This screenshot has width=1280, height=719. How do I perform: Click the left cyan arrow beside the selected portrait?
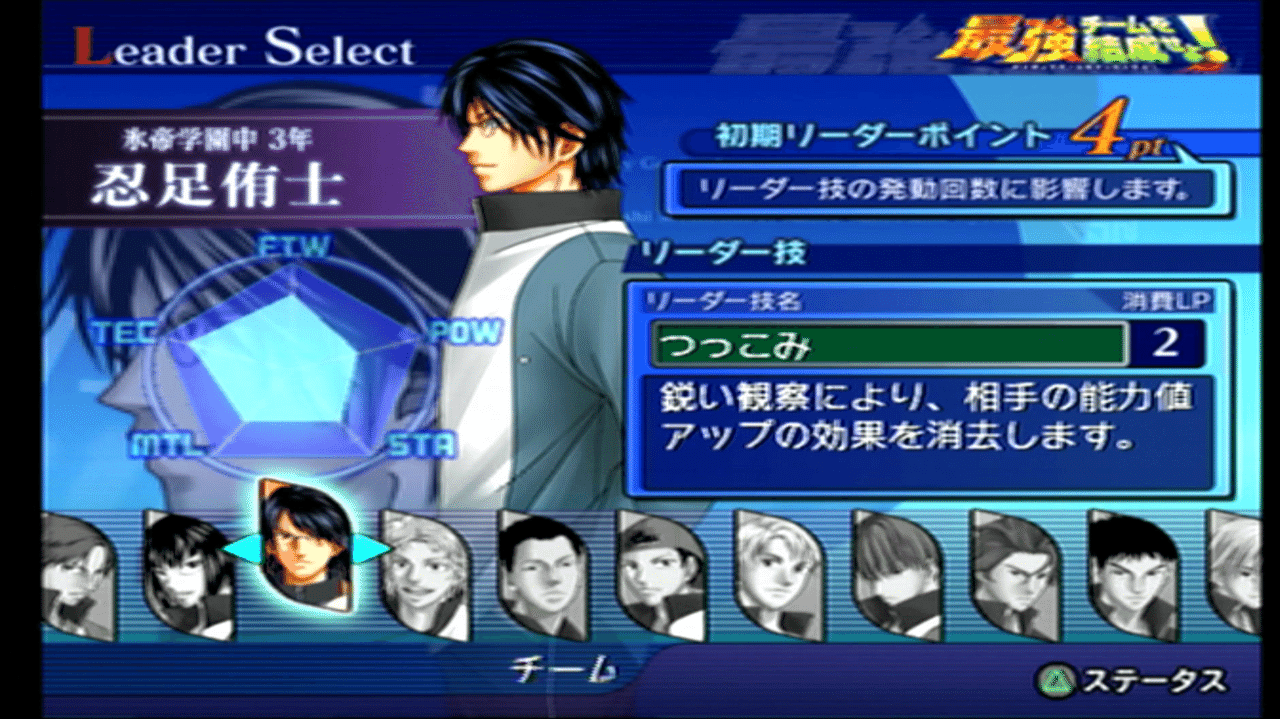(x=238, y=549)
